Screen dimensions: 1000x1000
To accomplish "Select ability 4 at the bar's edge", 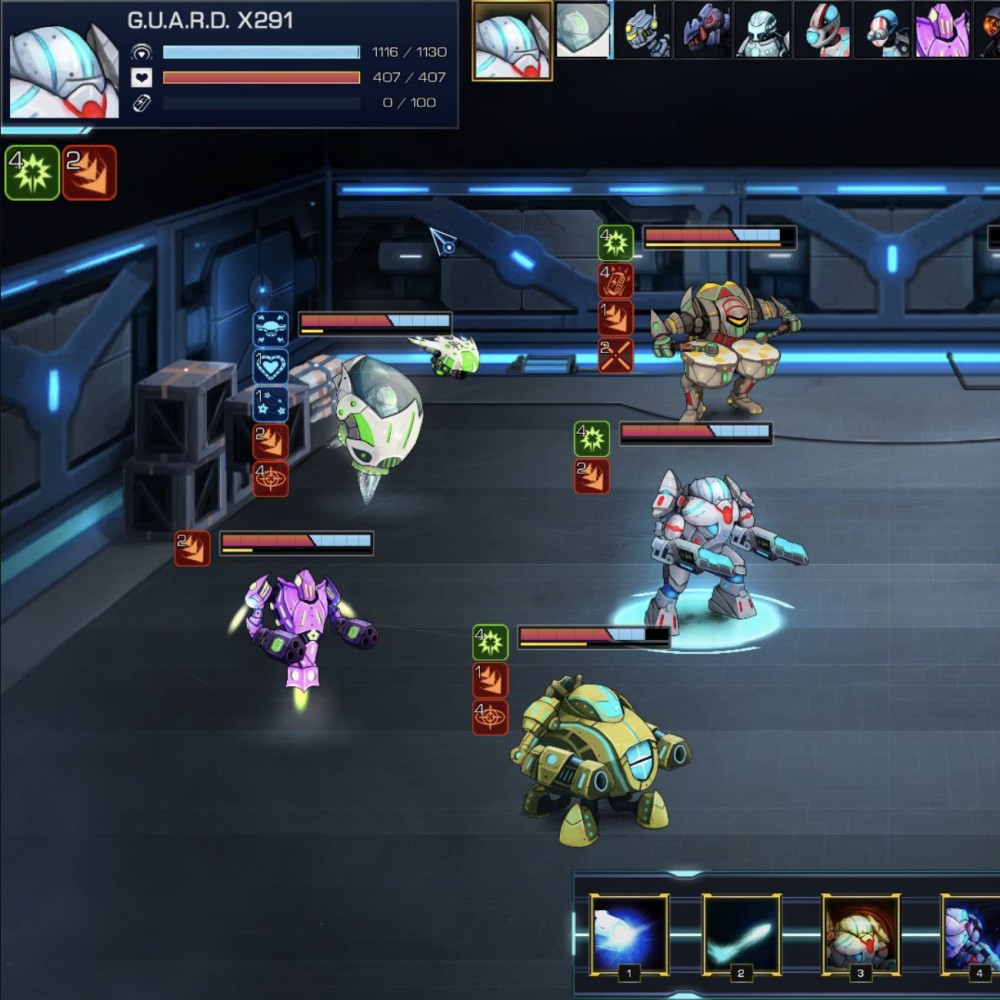I will pos(972,935).
